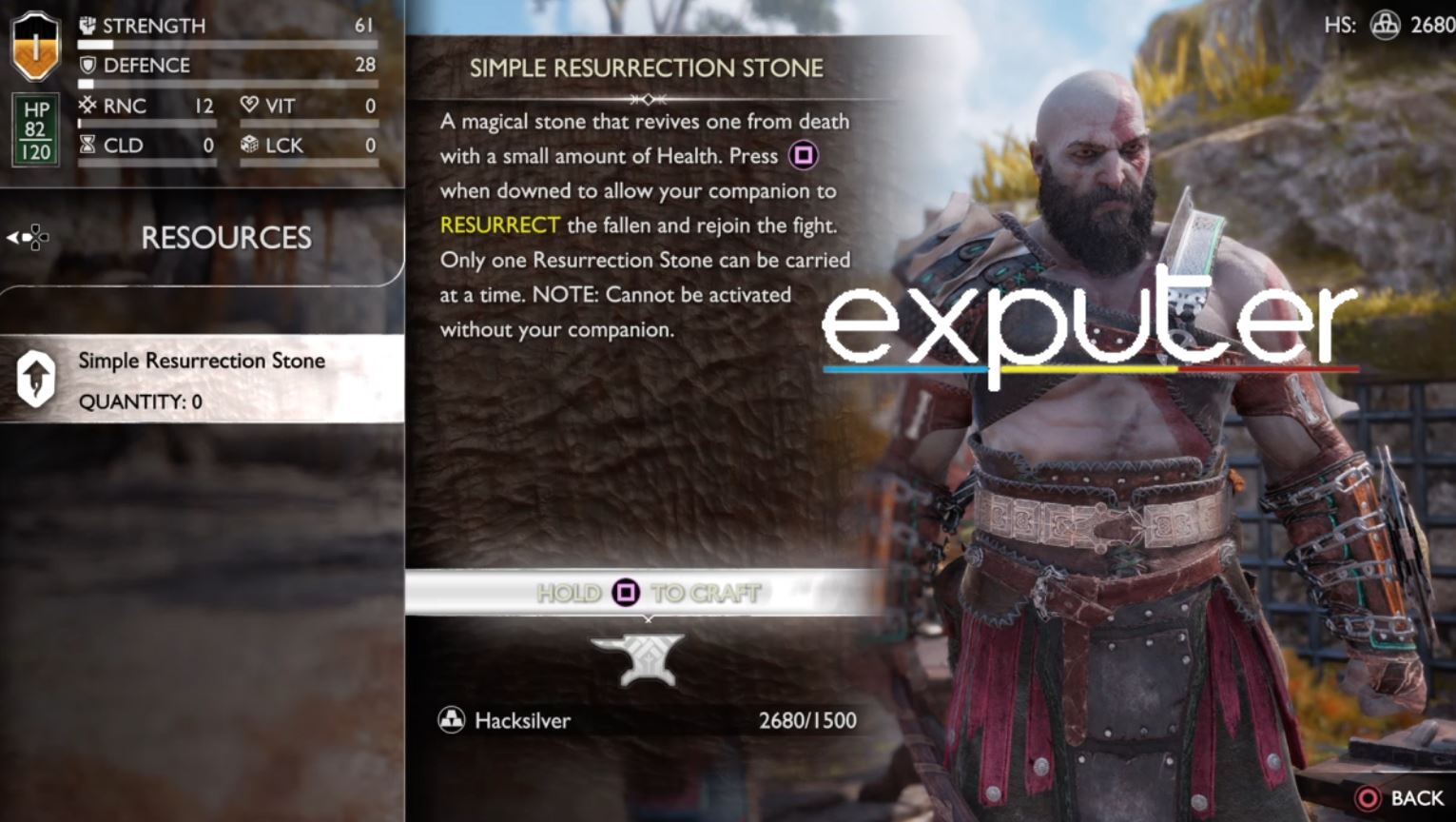Click the right d-pad navigation arrow
Screen dimensions: 1456x822
47,237
